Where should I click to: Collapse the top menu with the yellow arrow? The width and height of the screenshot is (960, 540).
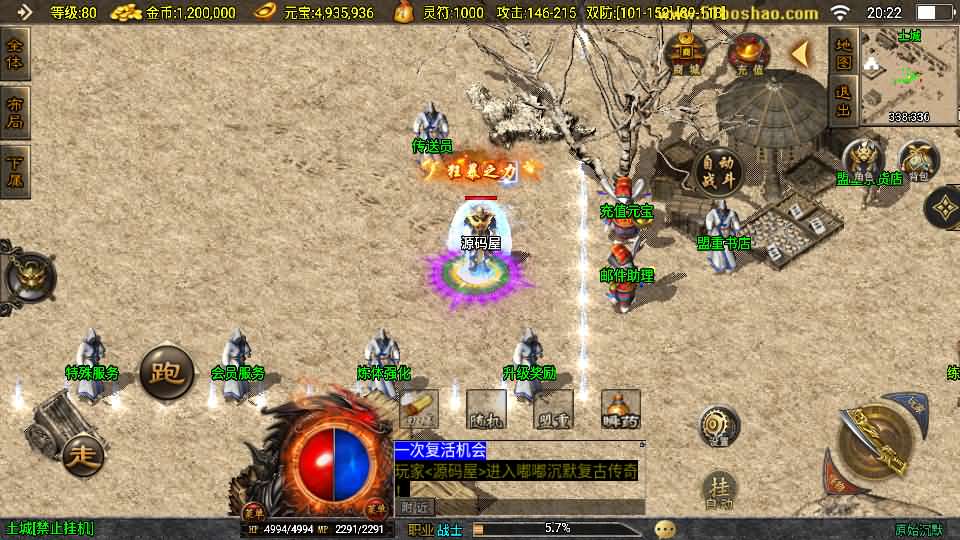800,54
